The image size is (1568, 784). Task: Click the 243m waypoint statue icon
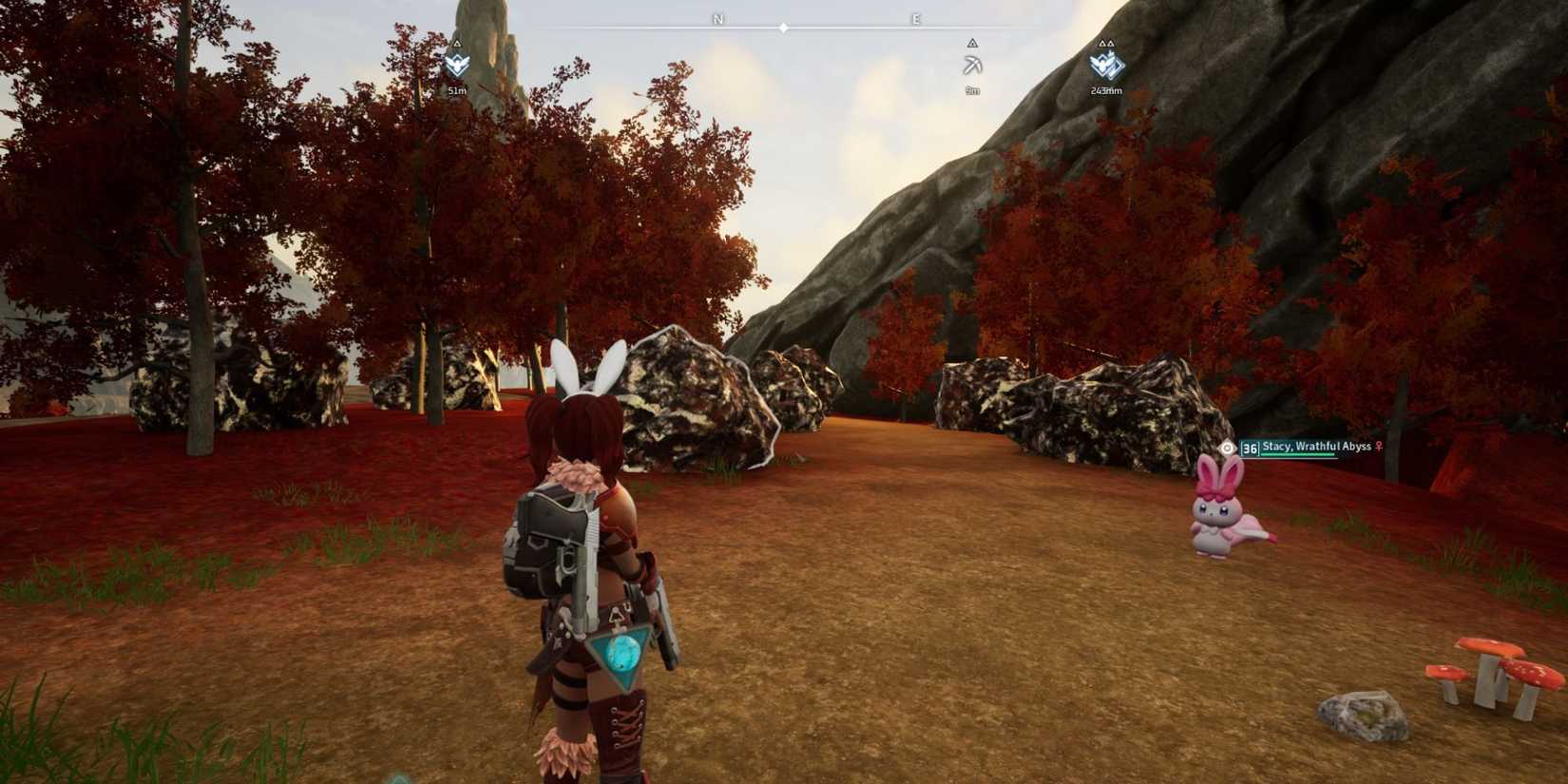(x=1106, y=67)
